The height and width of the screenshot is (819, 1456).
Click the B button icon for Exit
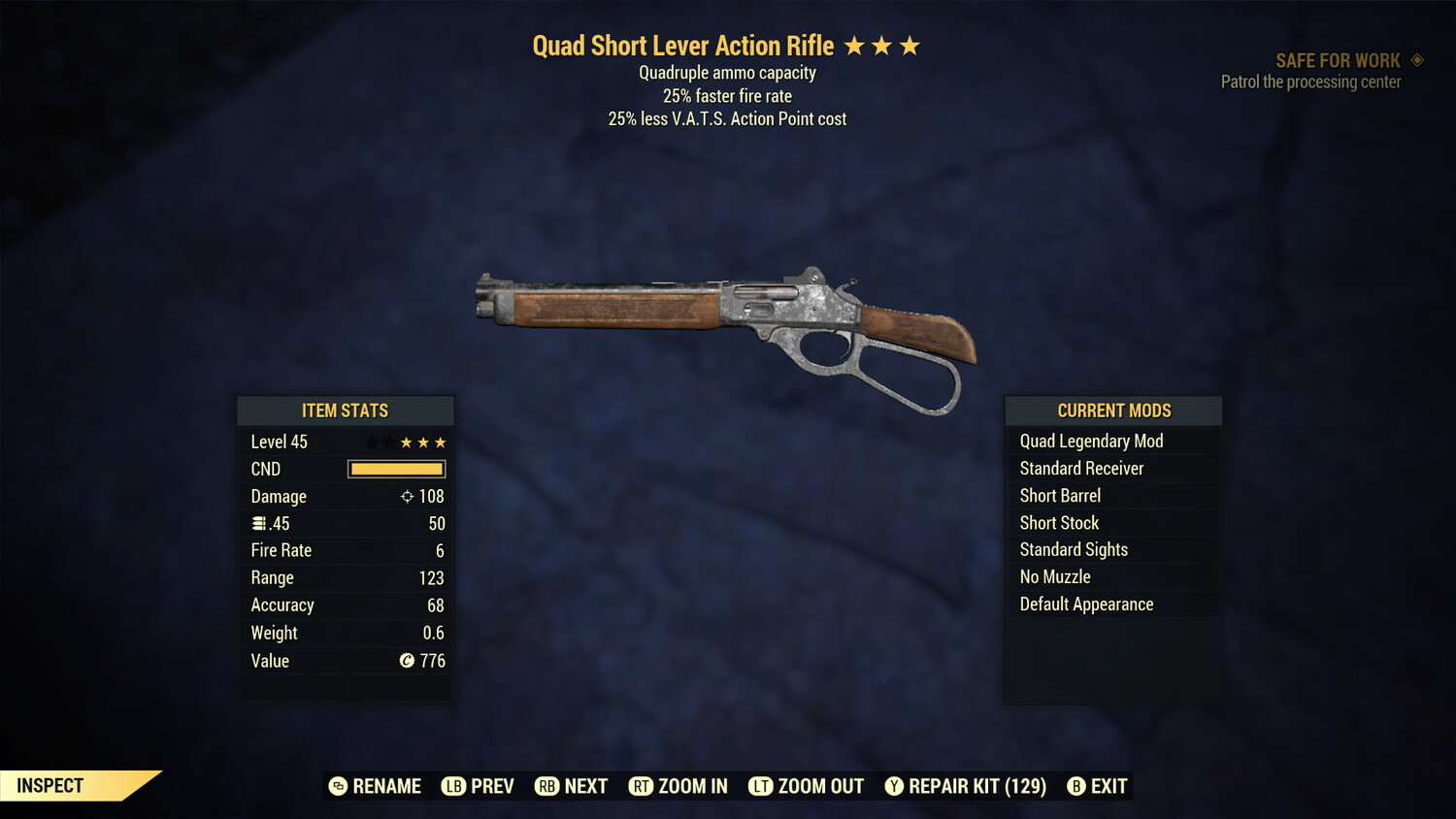(x=1075, y=786)
